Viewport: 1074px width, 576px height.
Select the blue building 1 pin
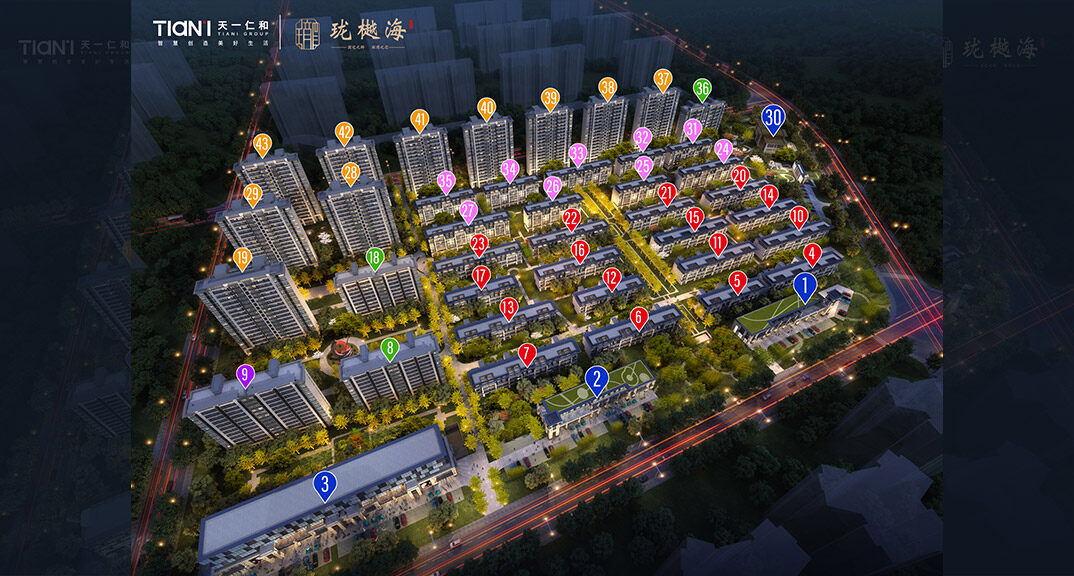coord(805,287)
